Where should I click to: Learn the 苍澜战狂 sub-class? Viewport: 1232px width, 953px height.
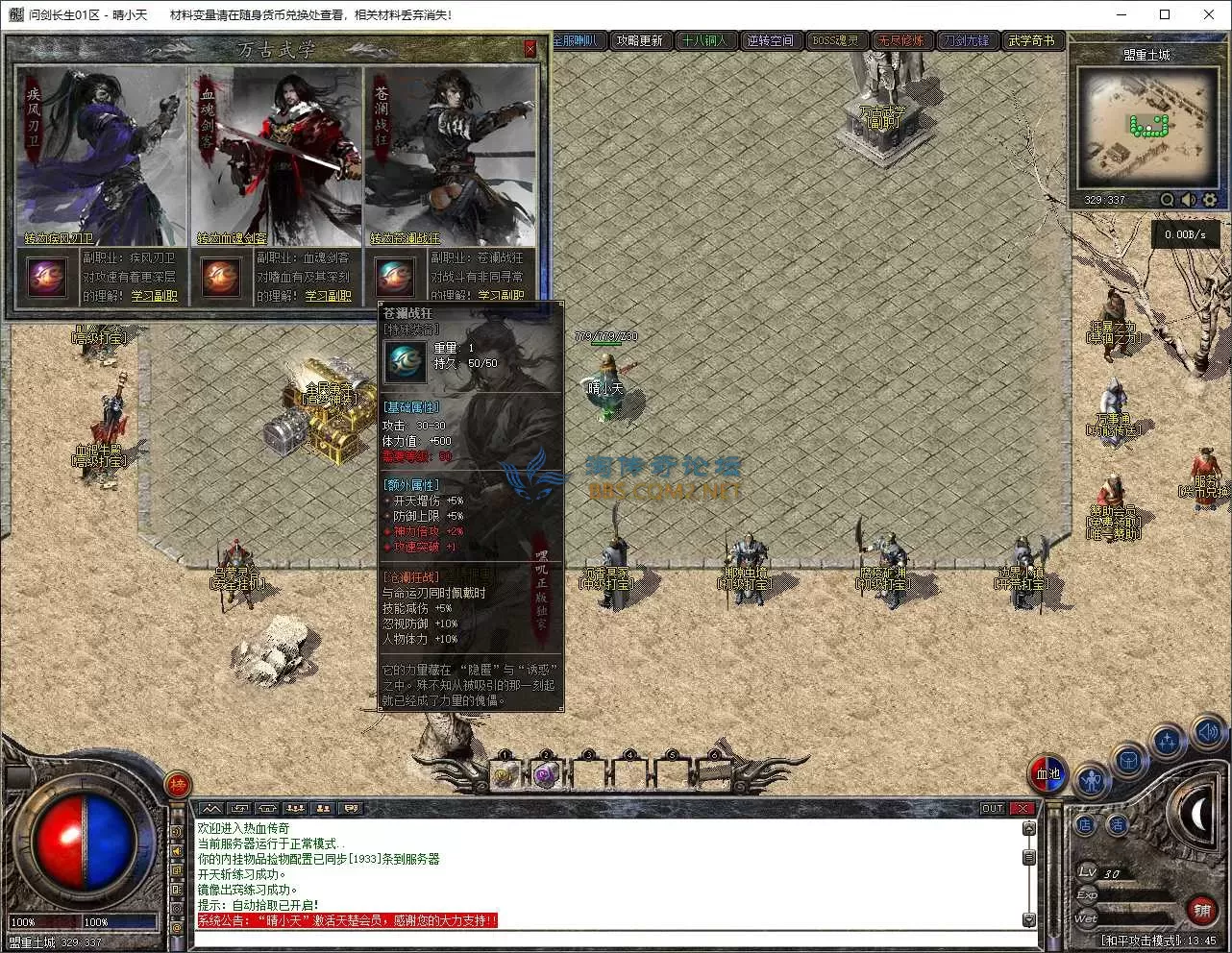pos(501,296)
